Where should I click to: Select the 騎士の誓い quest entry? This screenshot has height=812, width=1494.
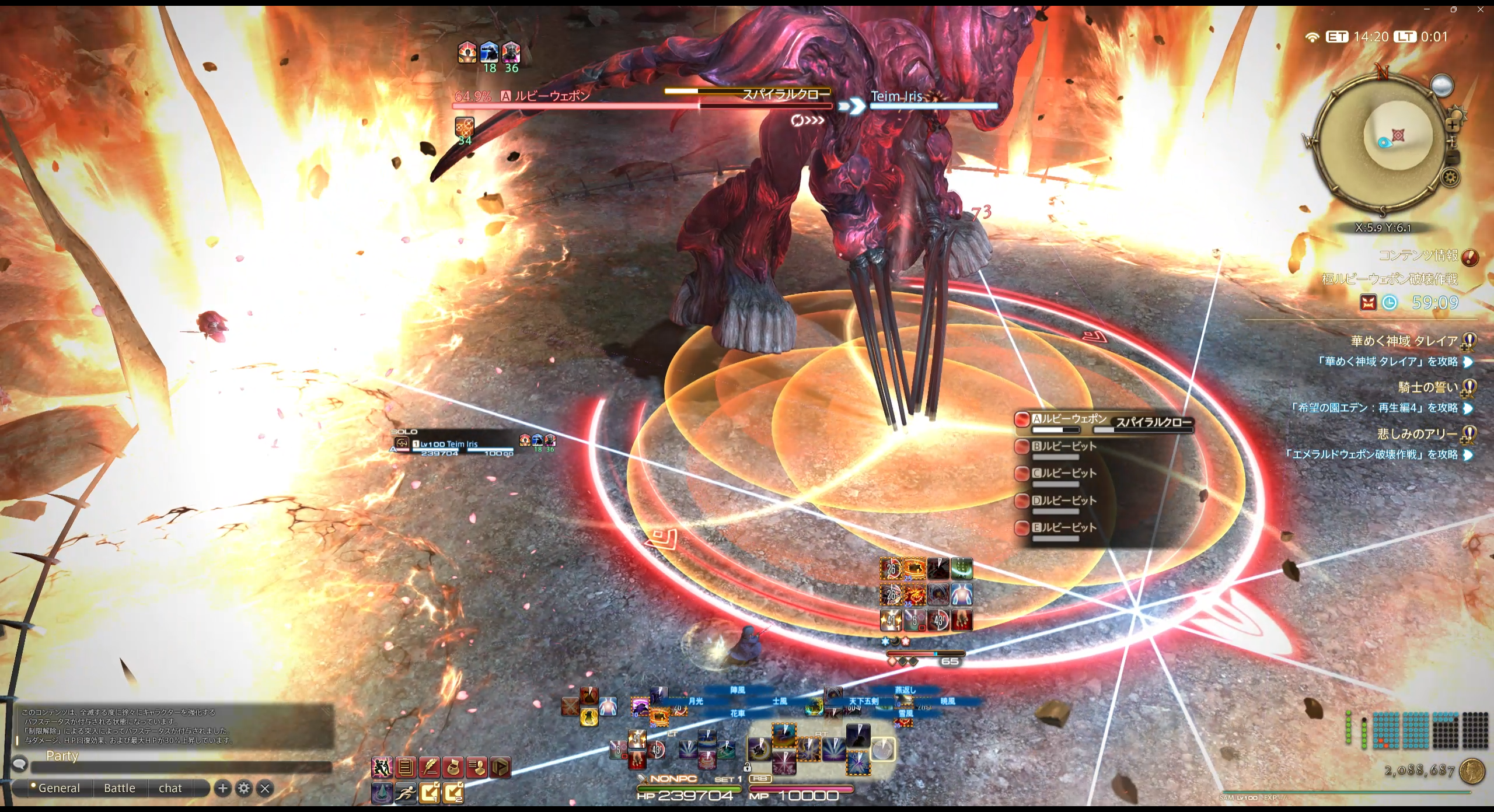1427,387
